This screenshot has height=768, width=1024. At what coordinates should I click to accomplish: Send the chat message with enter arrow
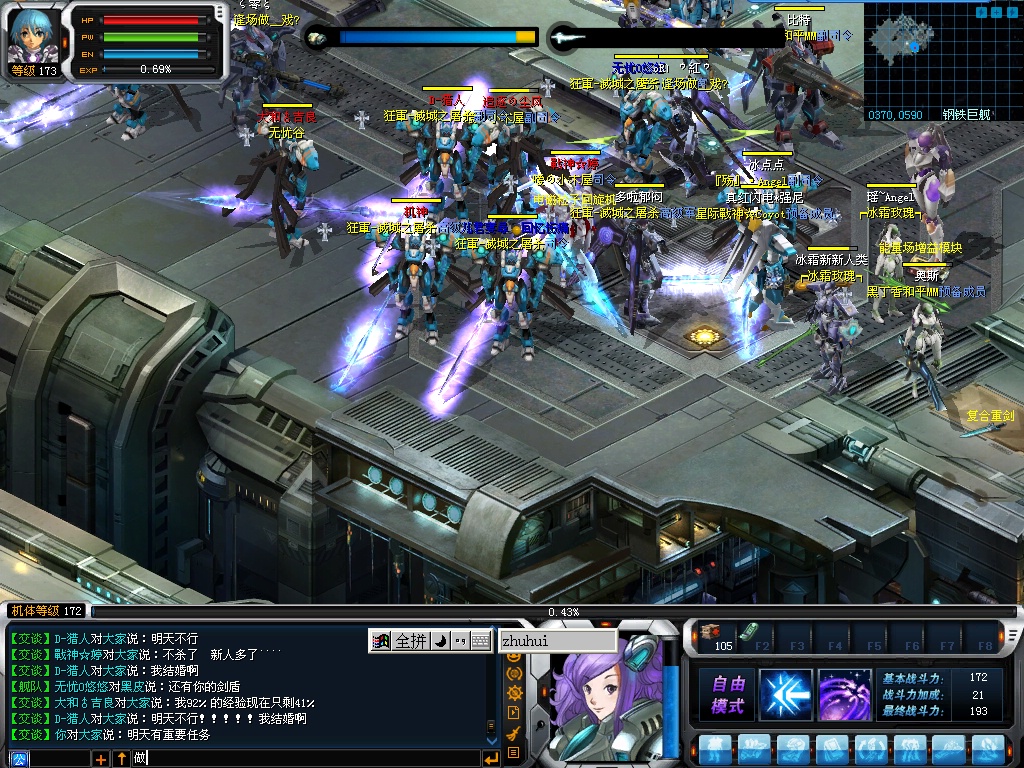[x=490, y=759]
